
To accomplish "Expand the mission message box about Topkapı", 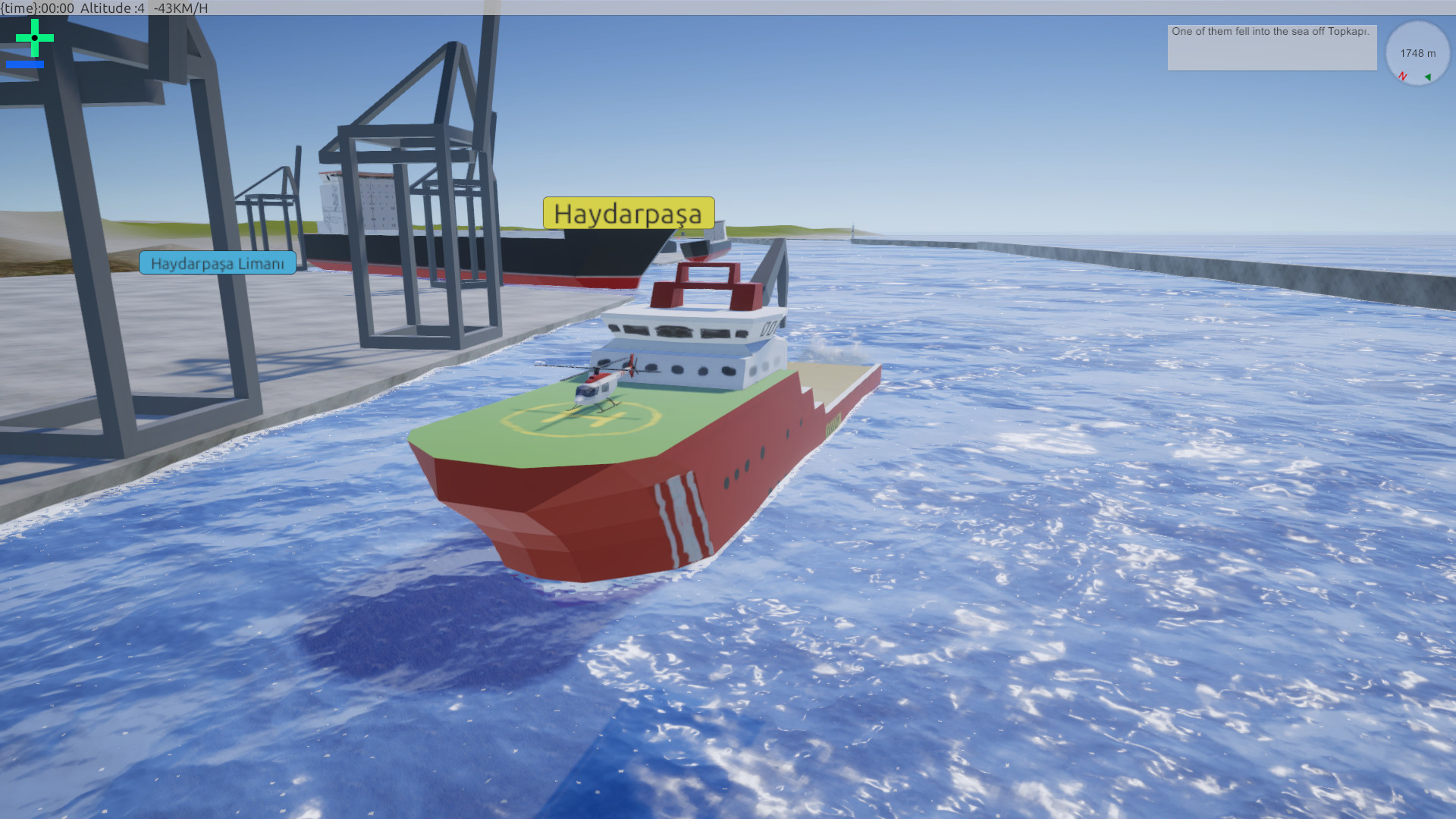I will click(1271, 47).
